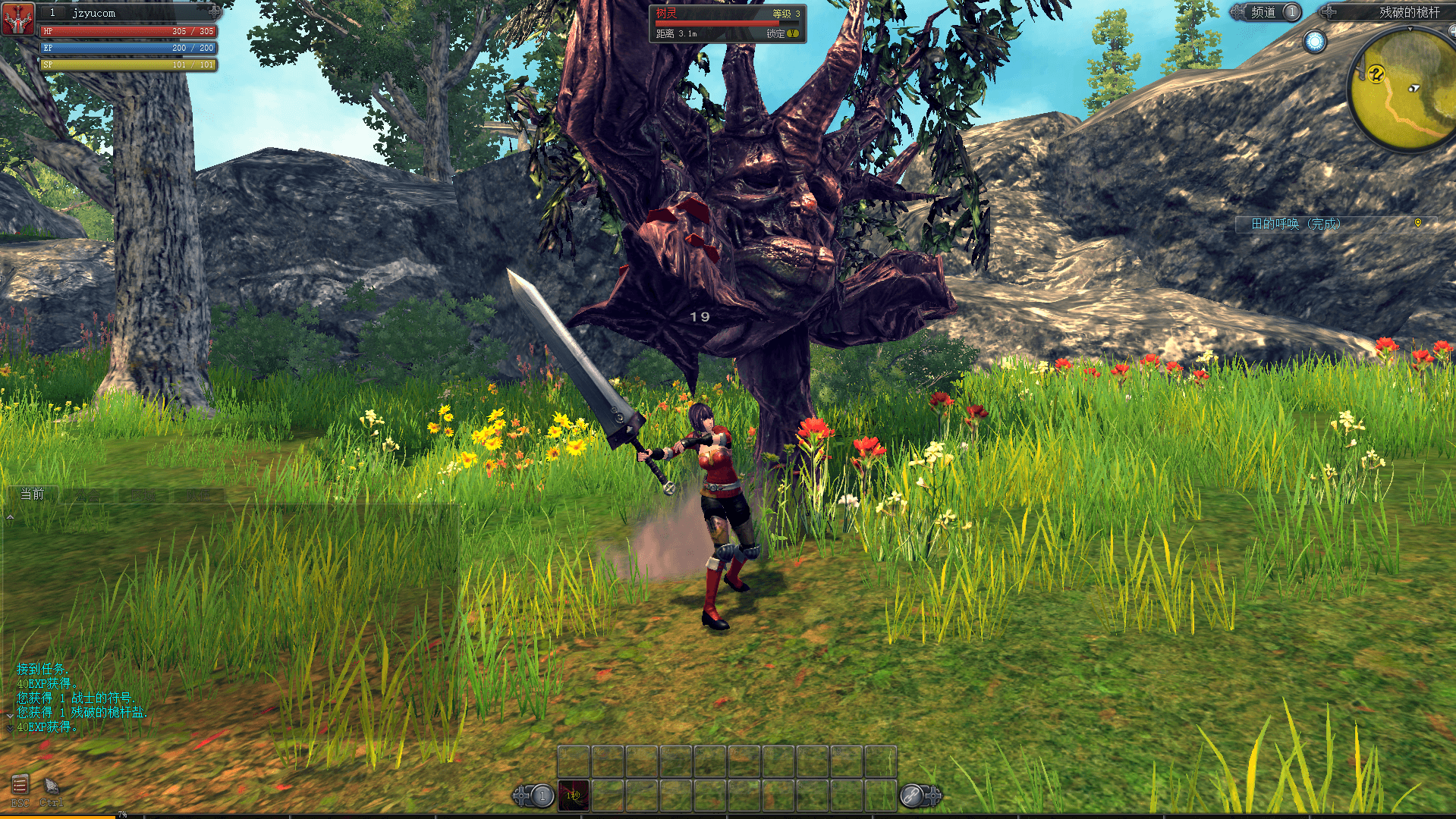This screenshot has width=1456, height=819.
Task: Select the 区域 area chat tab
Action: pyautogui.click(x=142, y=496)
